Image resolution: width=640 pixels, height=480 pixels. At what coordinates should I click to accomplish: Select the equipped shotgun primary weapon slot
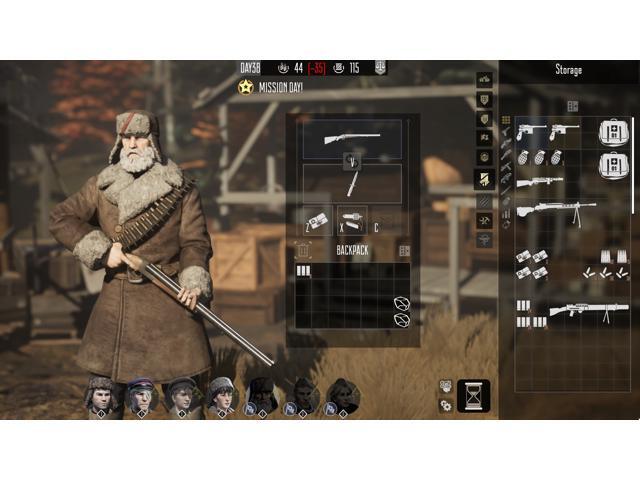point(352,138)
